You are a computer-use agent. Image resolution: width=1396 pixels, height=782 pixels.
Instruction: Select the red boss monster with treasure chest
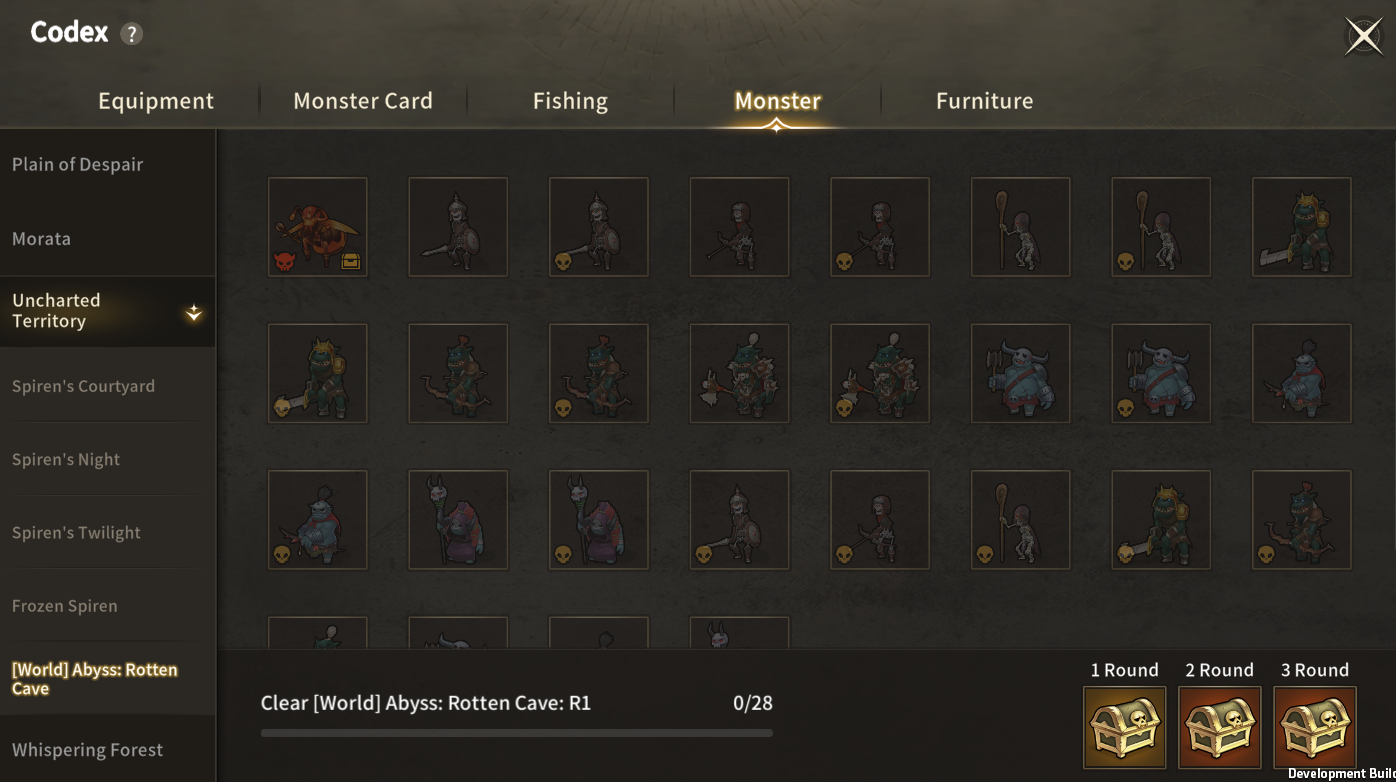pyautogui.click(x=318, y=227)
